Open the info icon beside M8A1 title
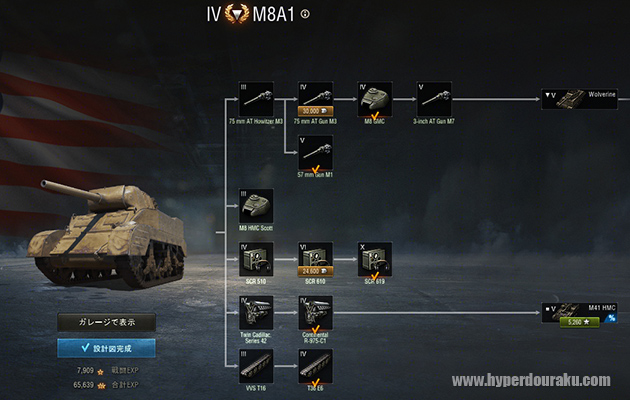The width and height of the screenshot is (630, 400). pyautogui.click(x=305, y=14)
